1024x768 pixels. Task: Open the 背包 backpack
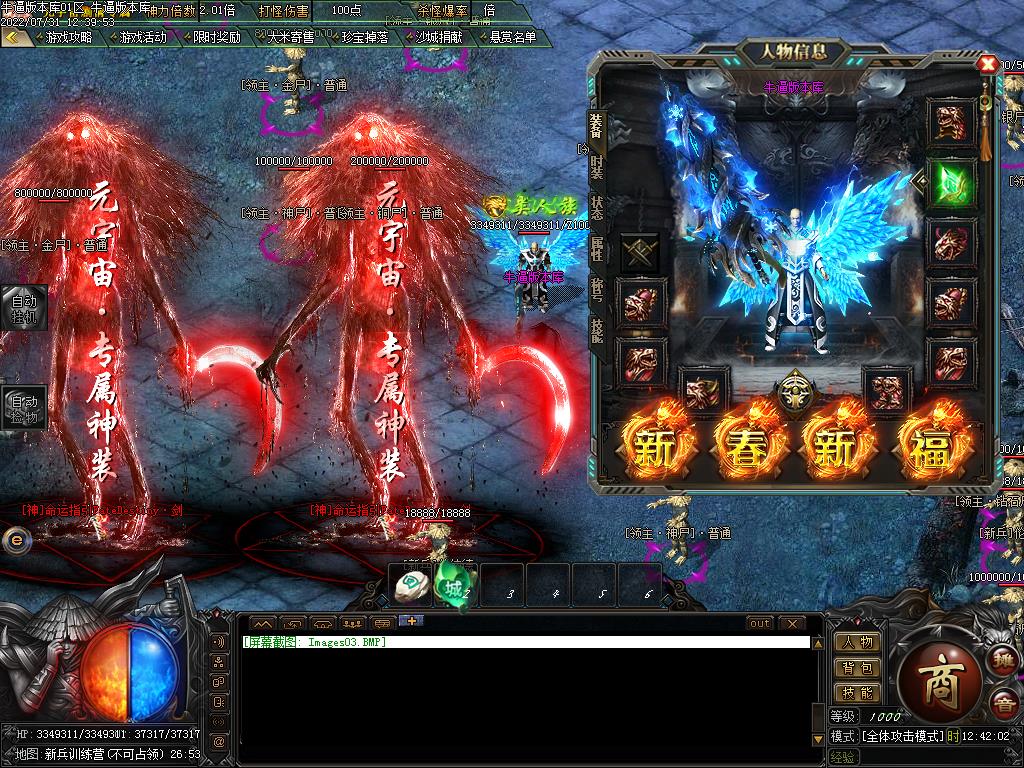coord(857,667)
